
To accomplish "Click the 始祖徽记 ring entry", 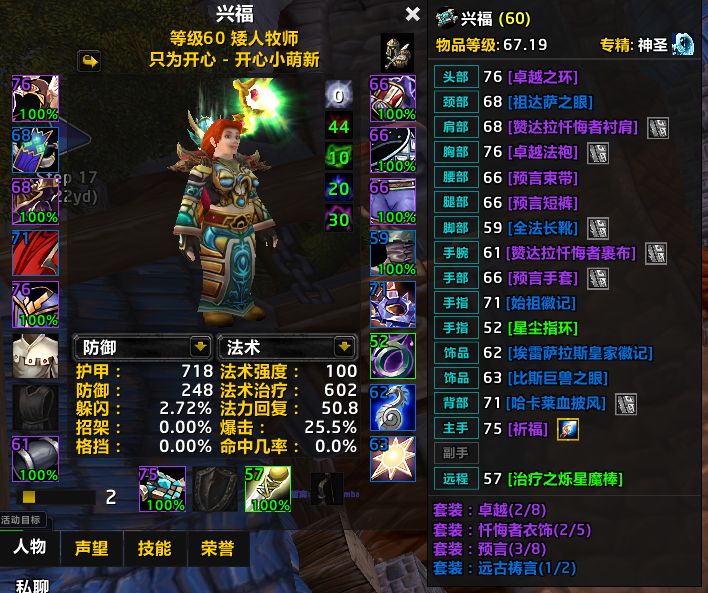I will point(543,303).
